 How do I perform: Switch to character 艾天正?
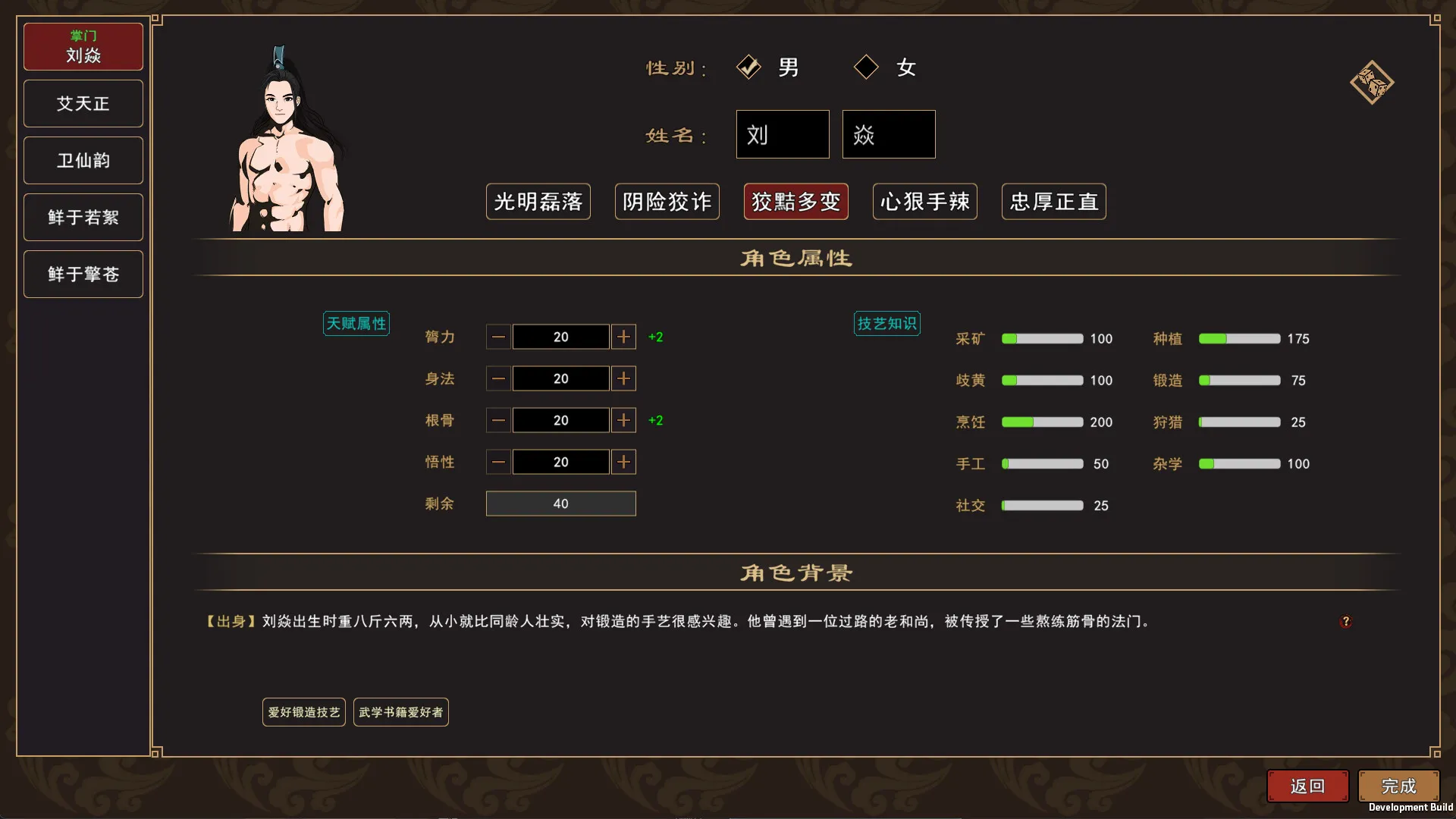point(83,103)
